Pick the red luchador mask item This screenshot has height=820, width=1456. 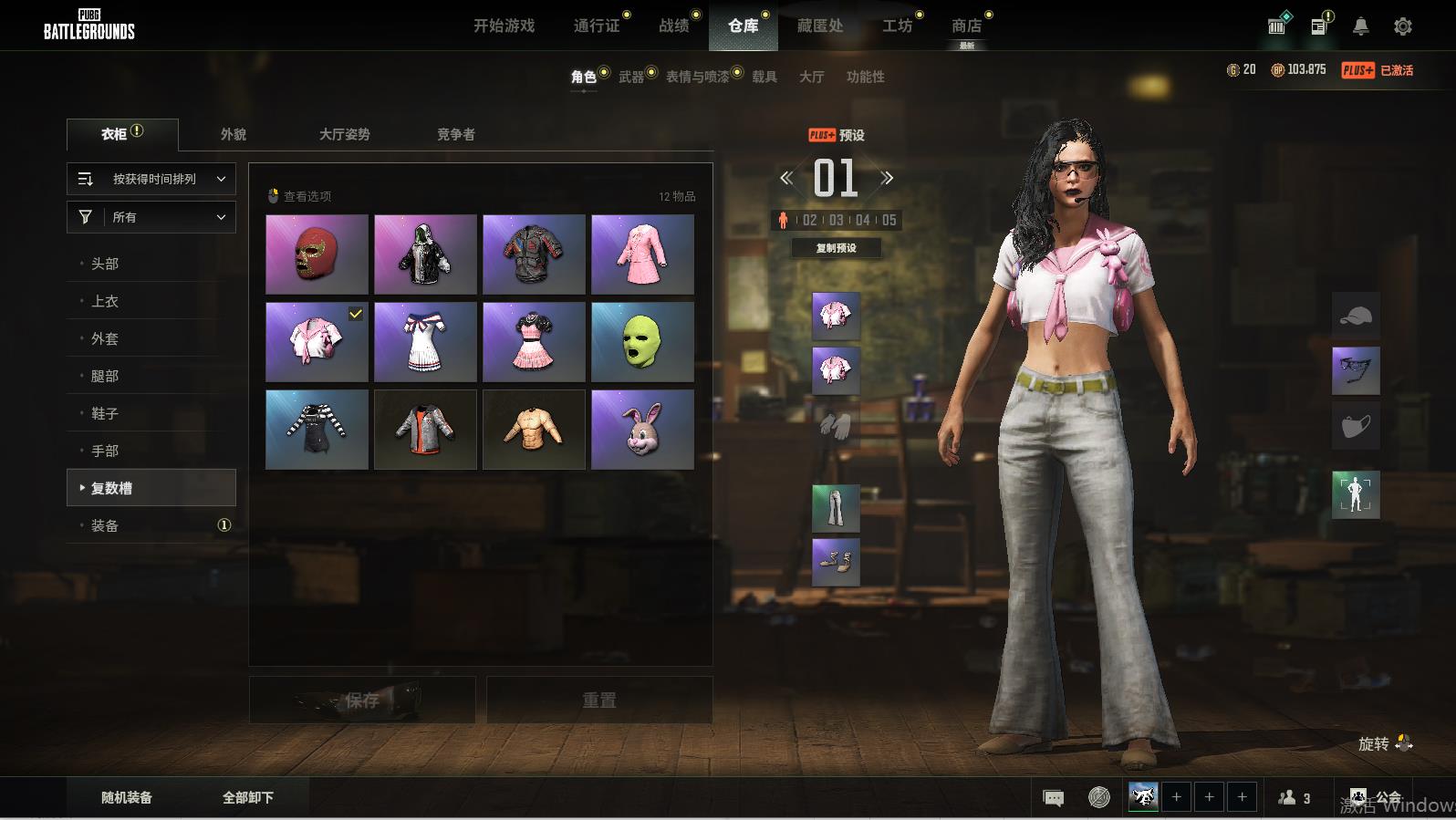[317, 254]
